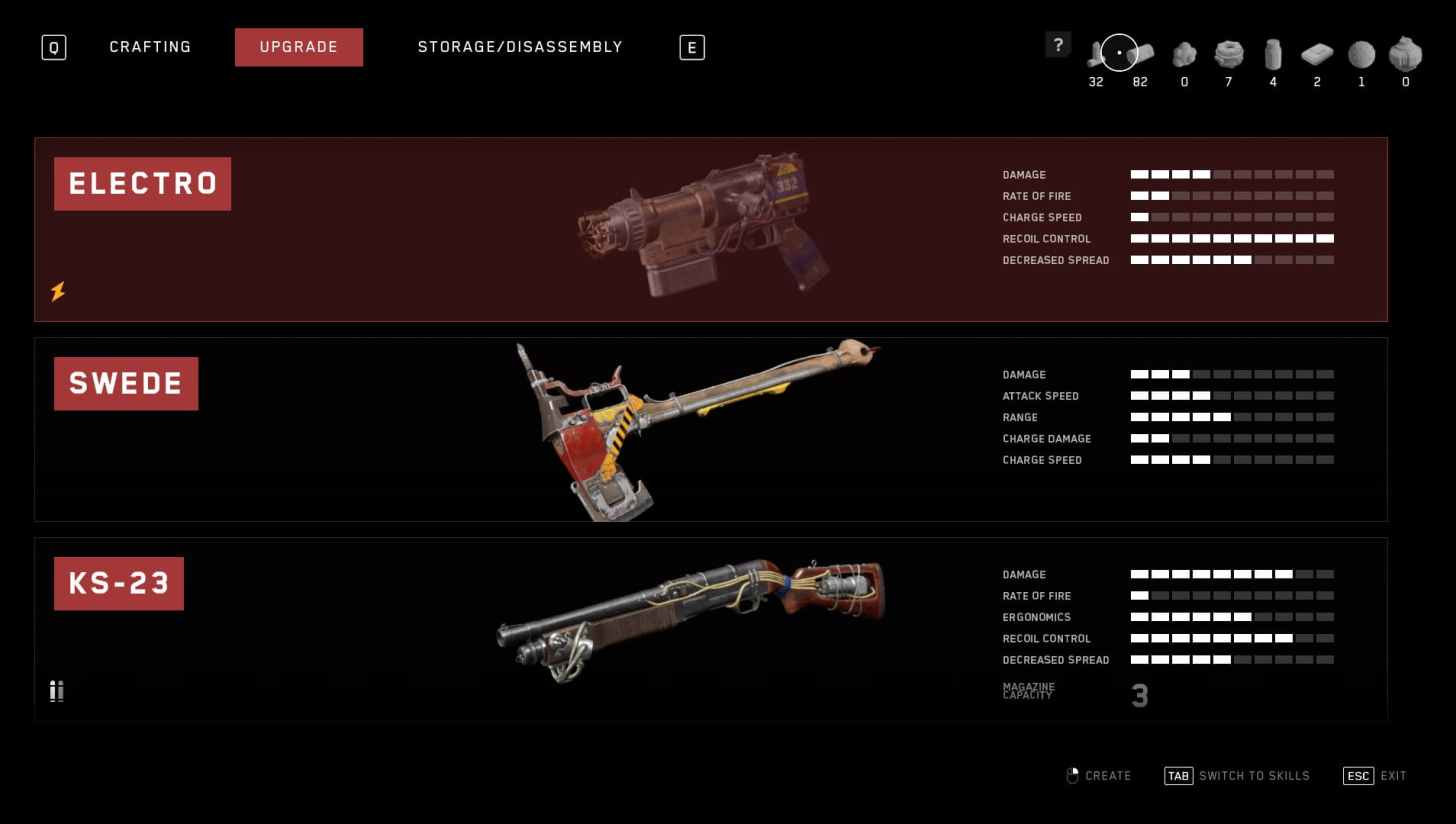Click the lightning bolt icon on the Electro panel
Viewport: 1456px width, 824px height.
57,292
